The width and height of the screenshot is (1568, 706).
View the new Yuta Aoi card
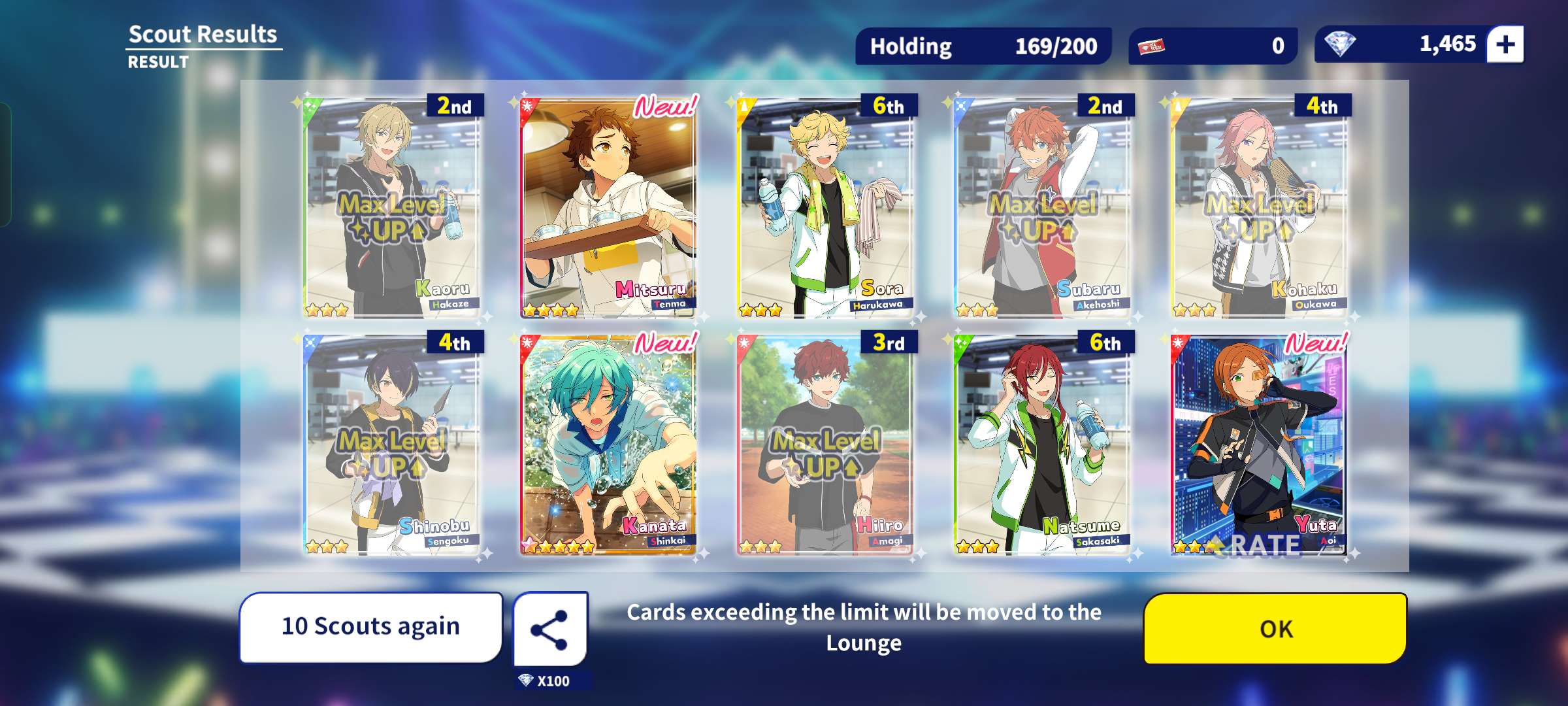coord(1259,445)
